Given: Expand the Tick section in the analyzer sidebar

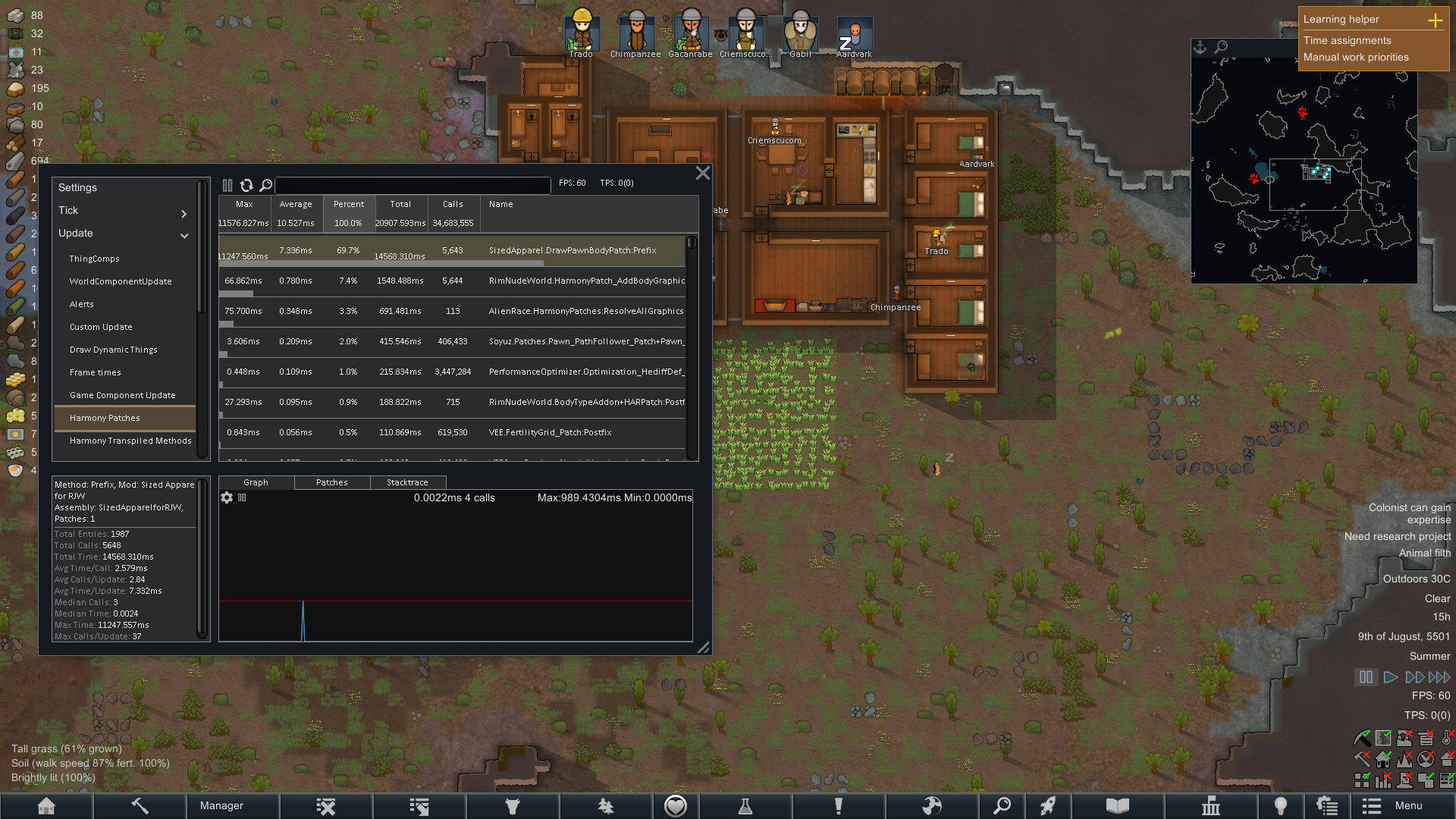Looking at the screenshot, I should click(184, 214).
